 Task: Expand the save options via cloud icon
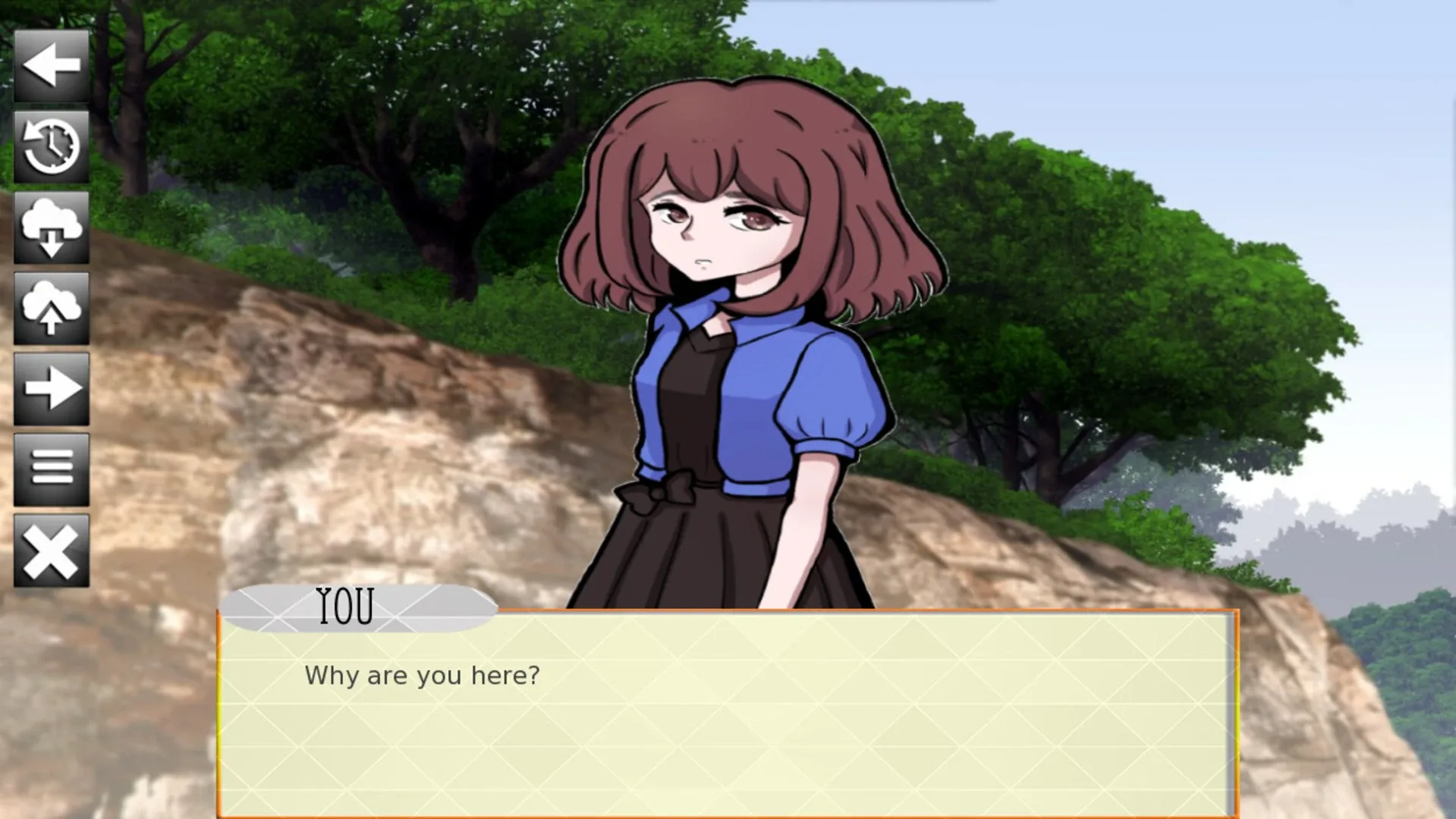pyautogui.click(x=52, y=307)
